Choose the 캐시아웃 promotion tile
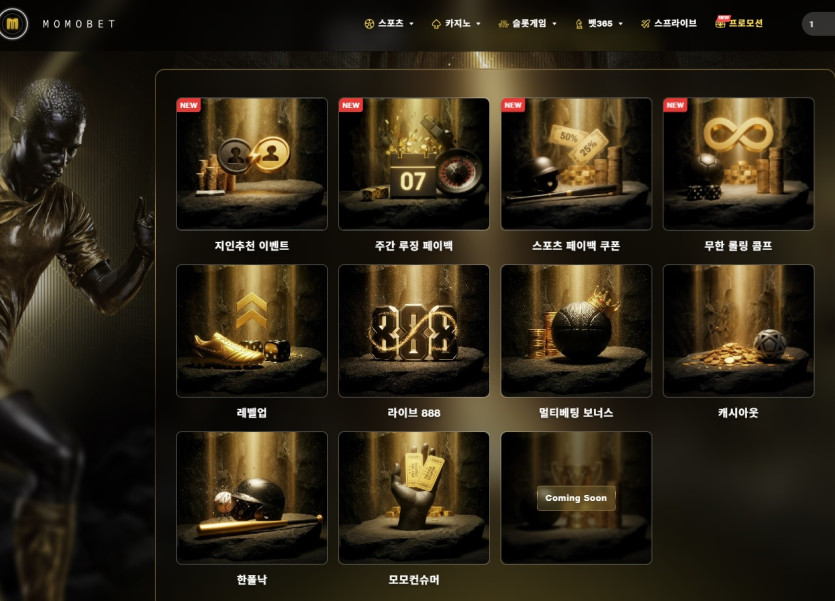835x601 pixels. [738, 331]
